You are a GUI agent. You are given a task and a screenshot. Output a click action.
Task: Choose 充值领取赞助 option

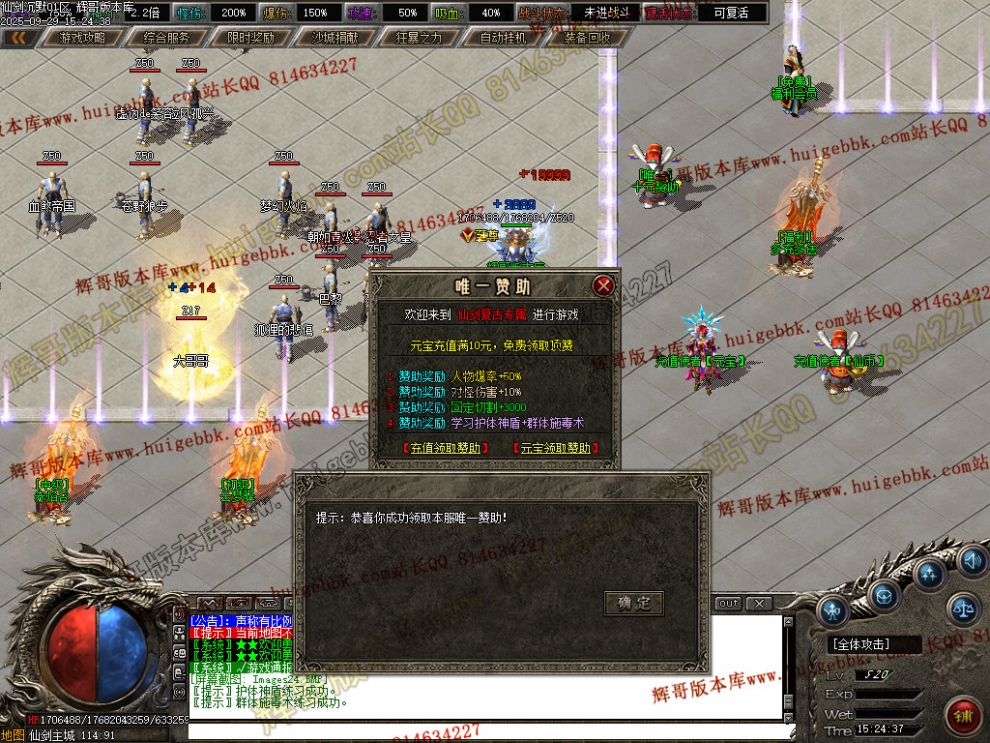point(444,448)
